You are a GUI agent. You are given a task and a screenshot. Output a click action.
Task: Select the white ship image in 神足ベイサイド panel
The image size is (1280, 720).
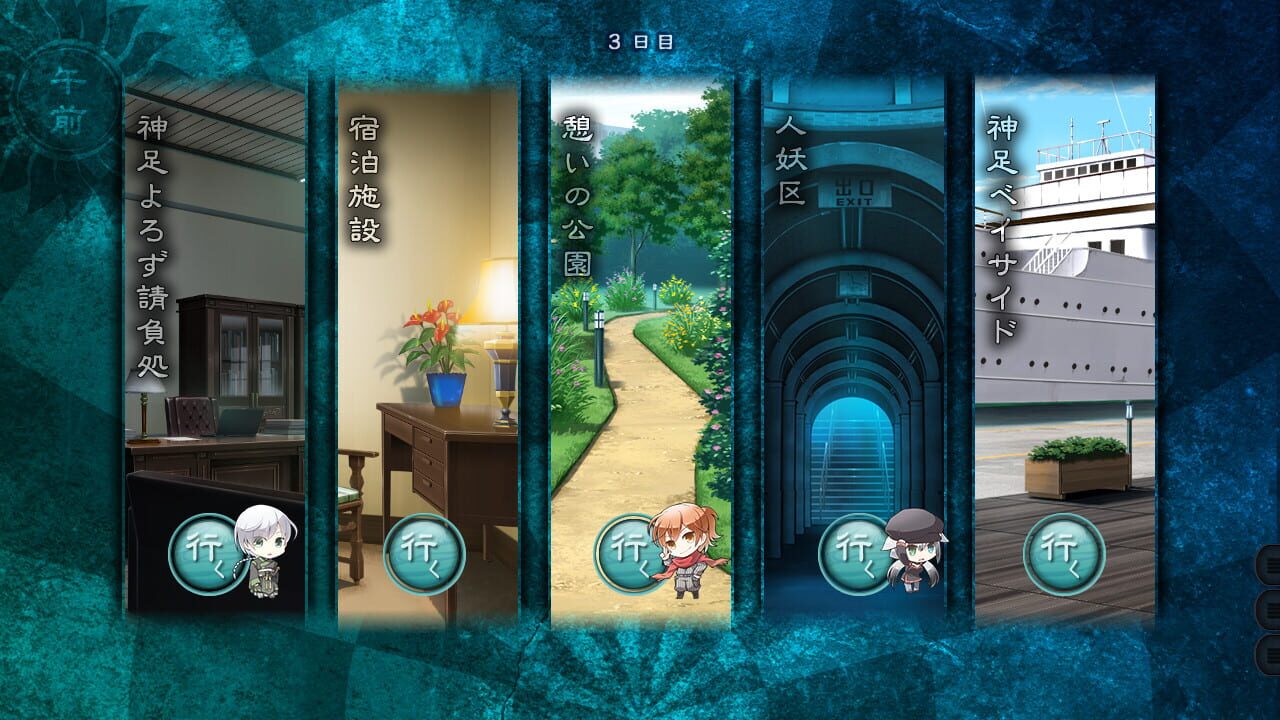pyautogui.click(x=1090, y=280)
